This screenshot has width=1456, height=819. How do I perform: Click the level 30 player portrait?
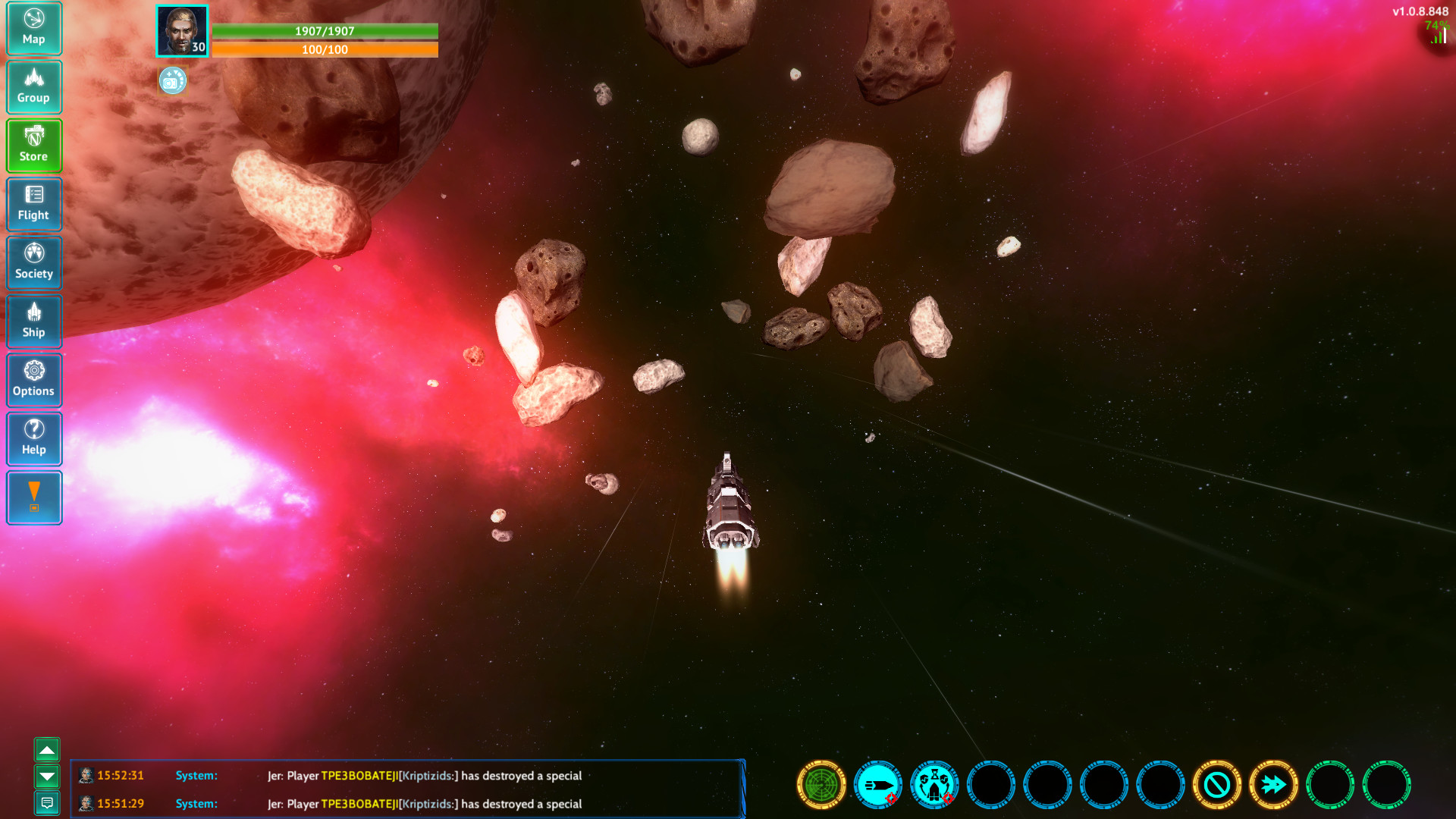coord(182,31)
